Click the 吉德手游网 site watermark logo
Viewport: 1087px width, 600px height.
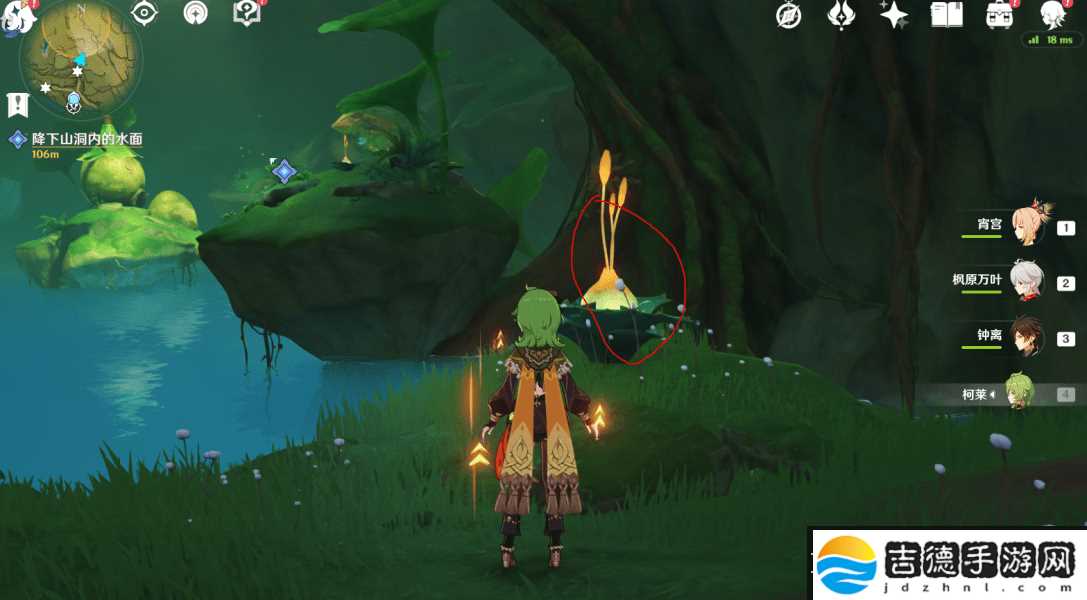click(946, 566)
